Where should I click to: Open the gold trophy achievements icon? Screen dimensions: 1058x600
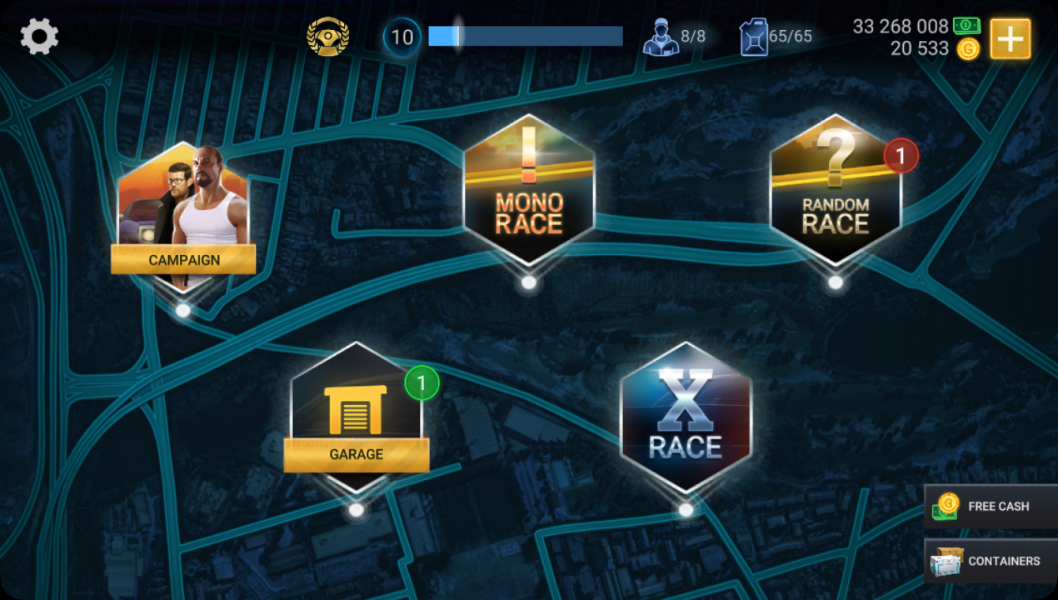pyautogui.click(x=327, y=37)
